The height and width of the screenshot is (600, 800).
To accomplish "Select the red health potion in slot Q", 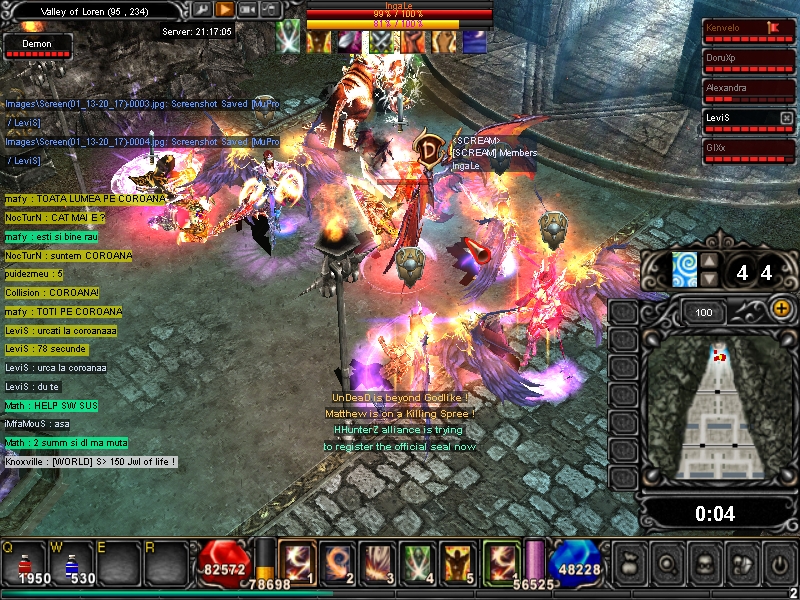I will tap(27, 560).
